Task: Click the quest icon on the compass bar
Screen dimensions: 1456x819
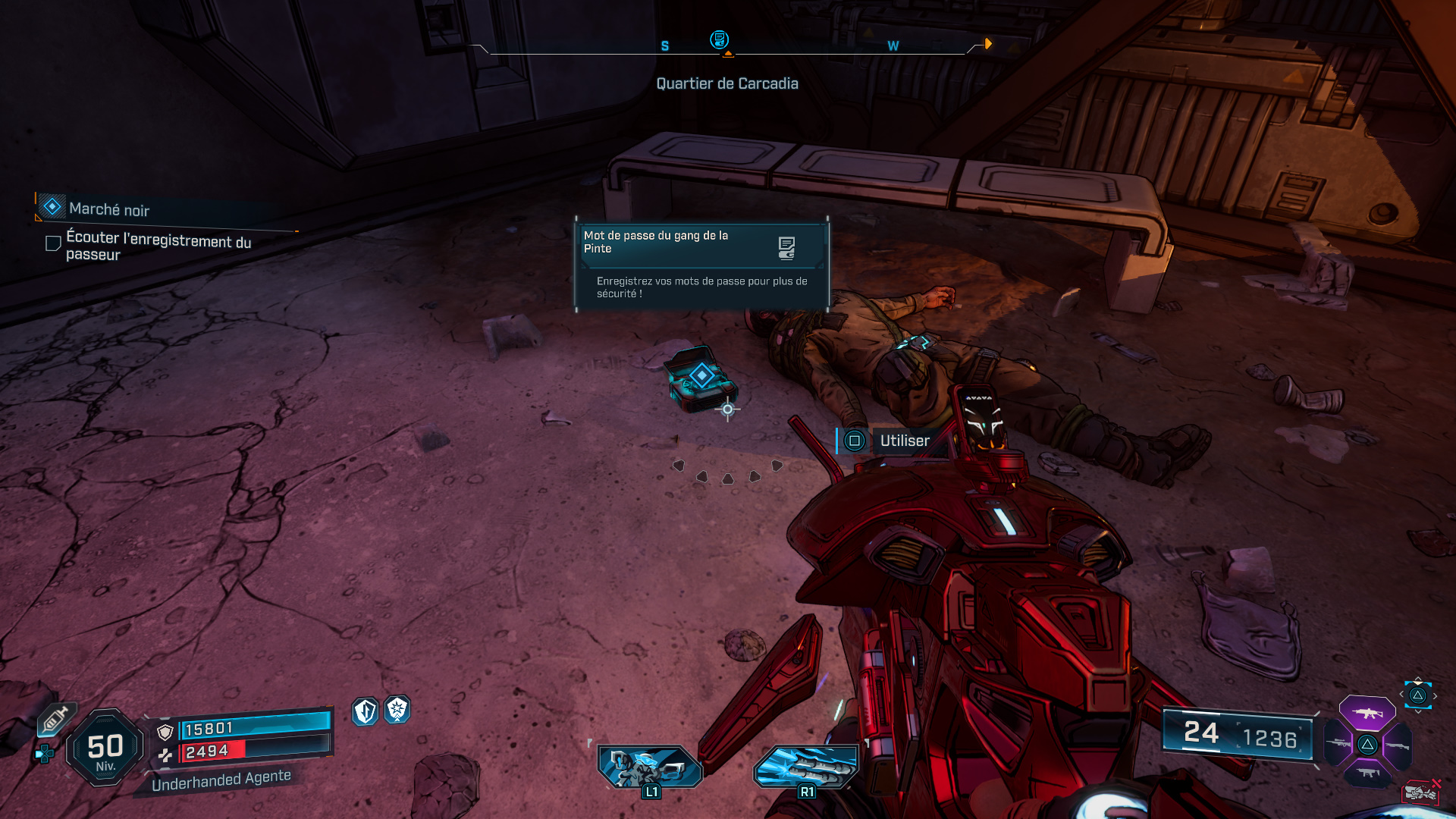Action: [x=719, y=39]
